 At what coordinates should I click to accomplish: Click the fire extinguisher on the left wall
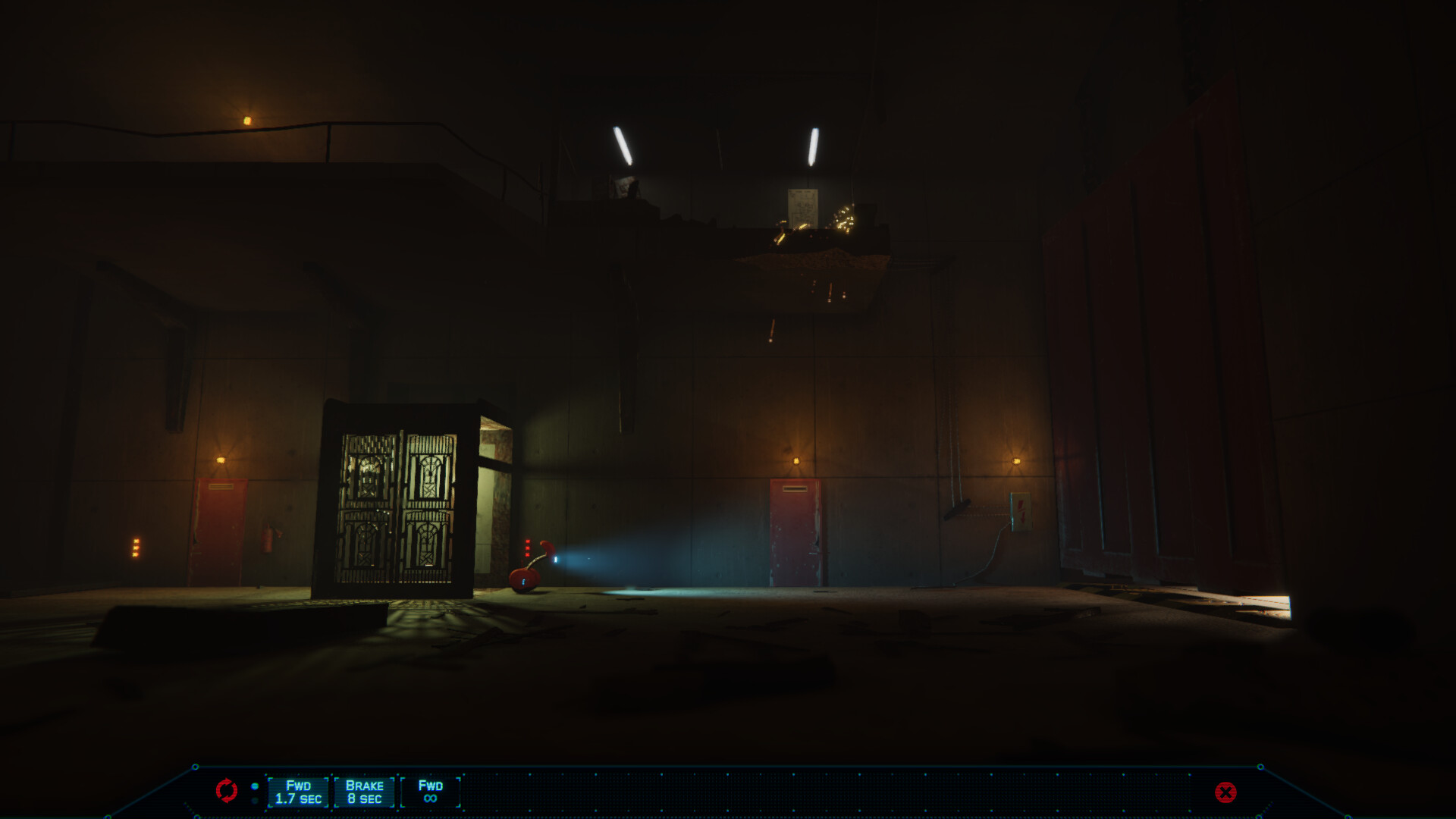(265, 540)
